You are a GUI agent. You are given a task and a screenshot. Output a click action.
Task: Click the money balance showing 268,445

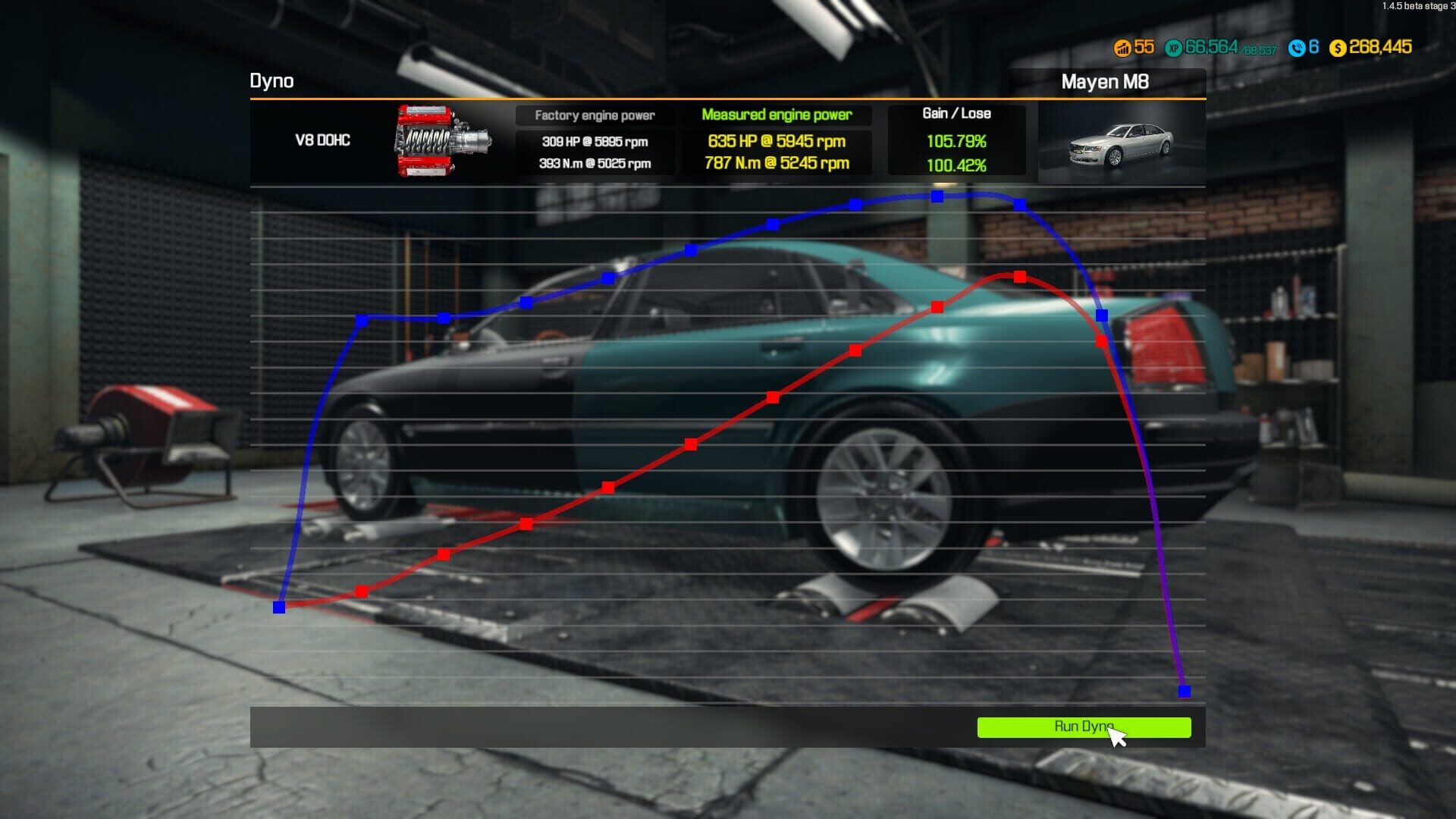click(1380, 46)
